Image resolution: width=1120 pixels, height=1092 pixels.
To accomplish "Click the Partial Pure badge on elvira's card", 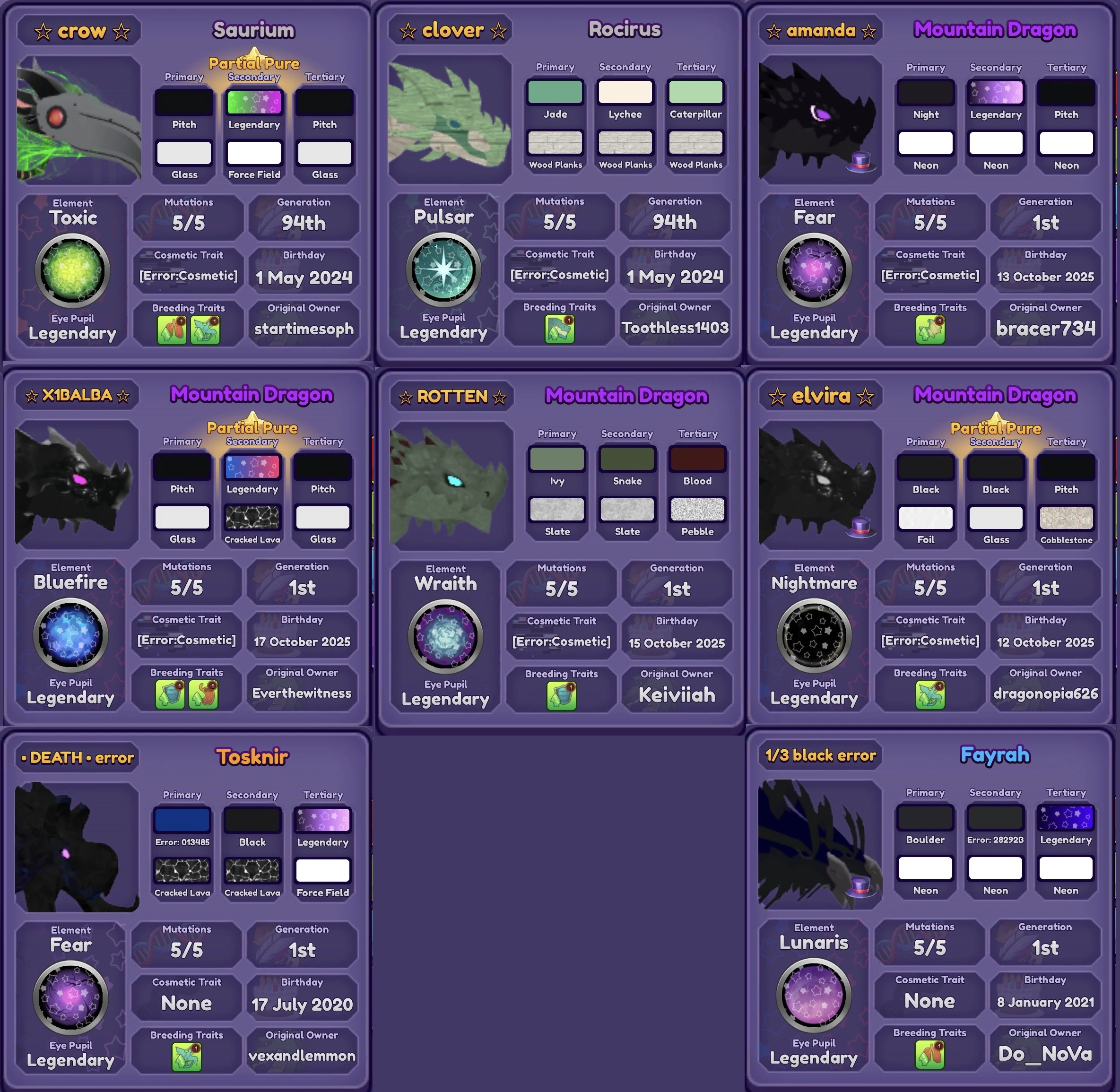I will 996,428.
